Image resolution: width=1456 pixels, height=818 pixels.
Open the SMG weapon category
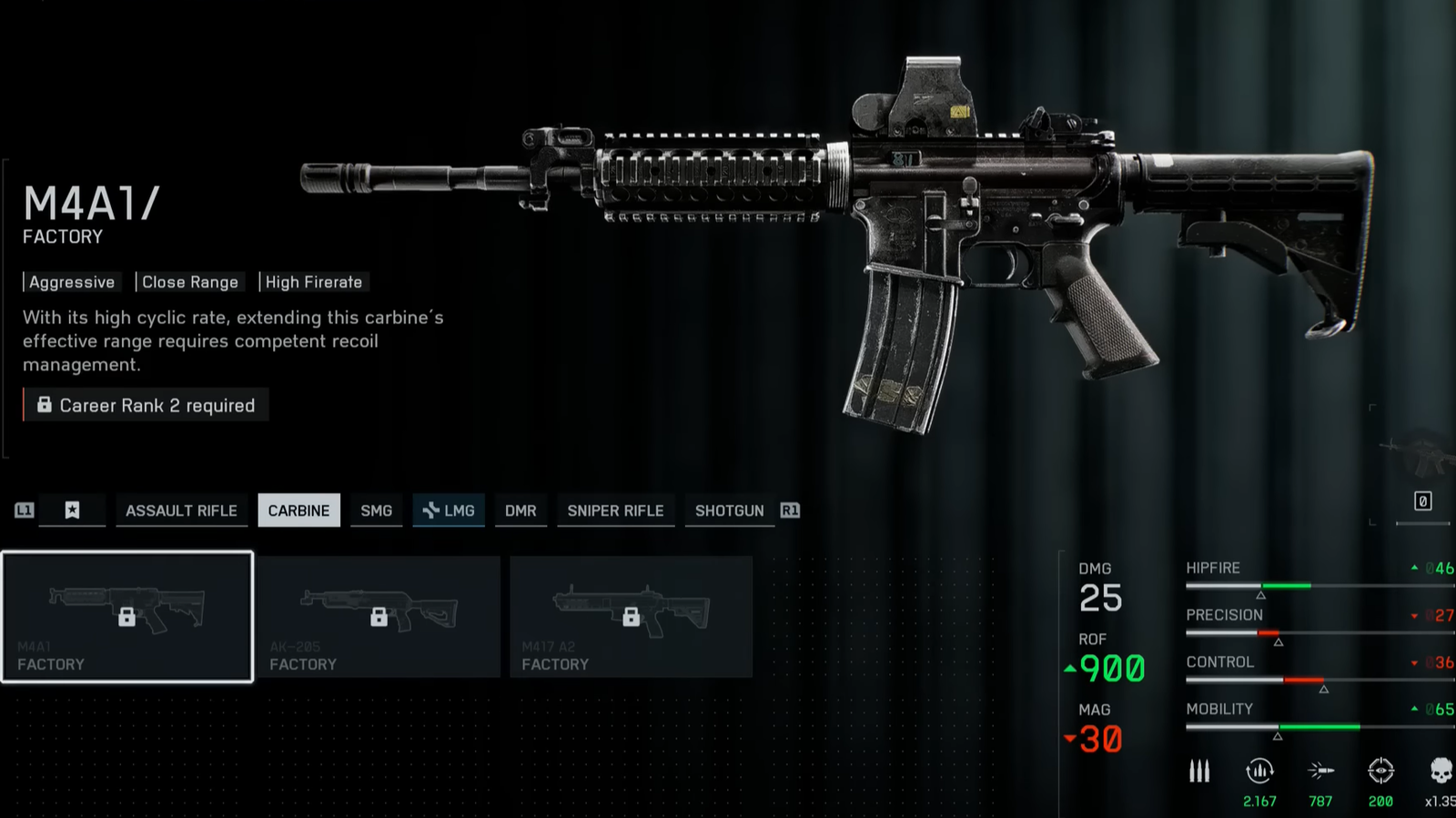coord(376,510)
